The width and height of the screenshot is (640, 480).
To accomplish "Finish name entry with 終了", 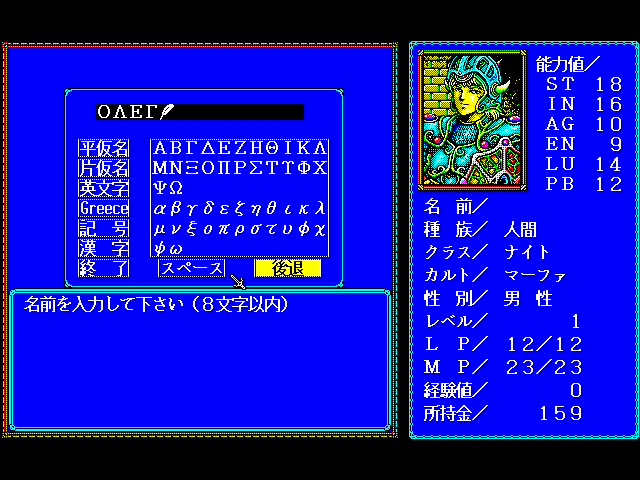I will (x=104, y=268).
